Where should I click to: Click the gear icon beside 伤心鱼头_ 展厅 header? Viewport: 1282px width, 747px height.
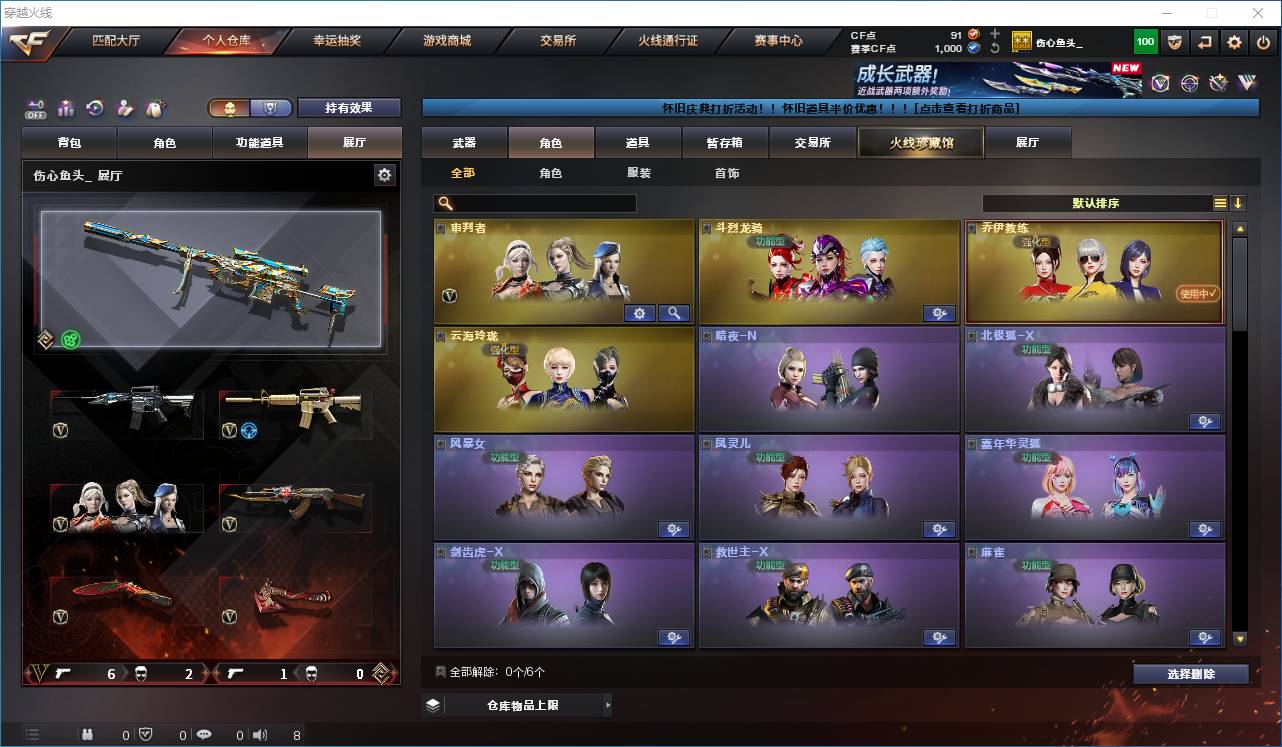(x=385, y=174)
